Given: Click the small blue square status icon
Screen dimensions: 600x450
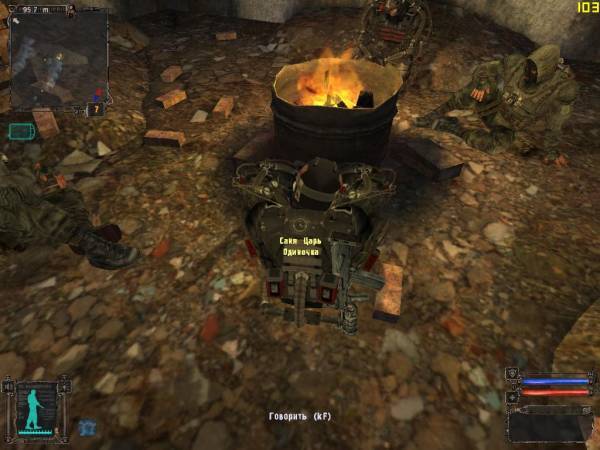Looking at the screenshot, I should click(x=86, y=427).
